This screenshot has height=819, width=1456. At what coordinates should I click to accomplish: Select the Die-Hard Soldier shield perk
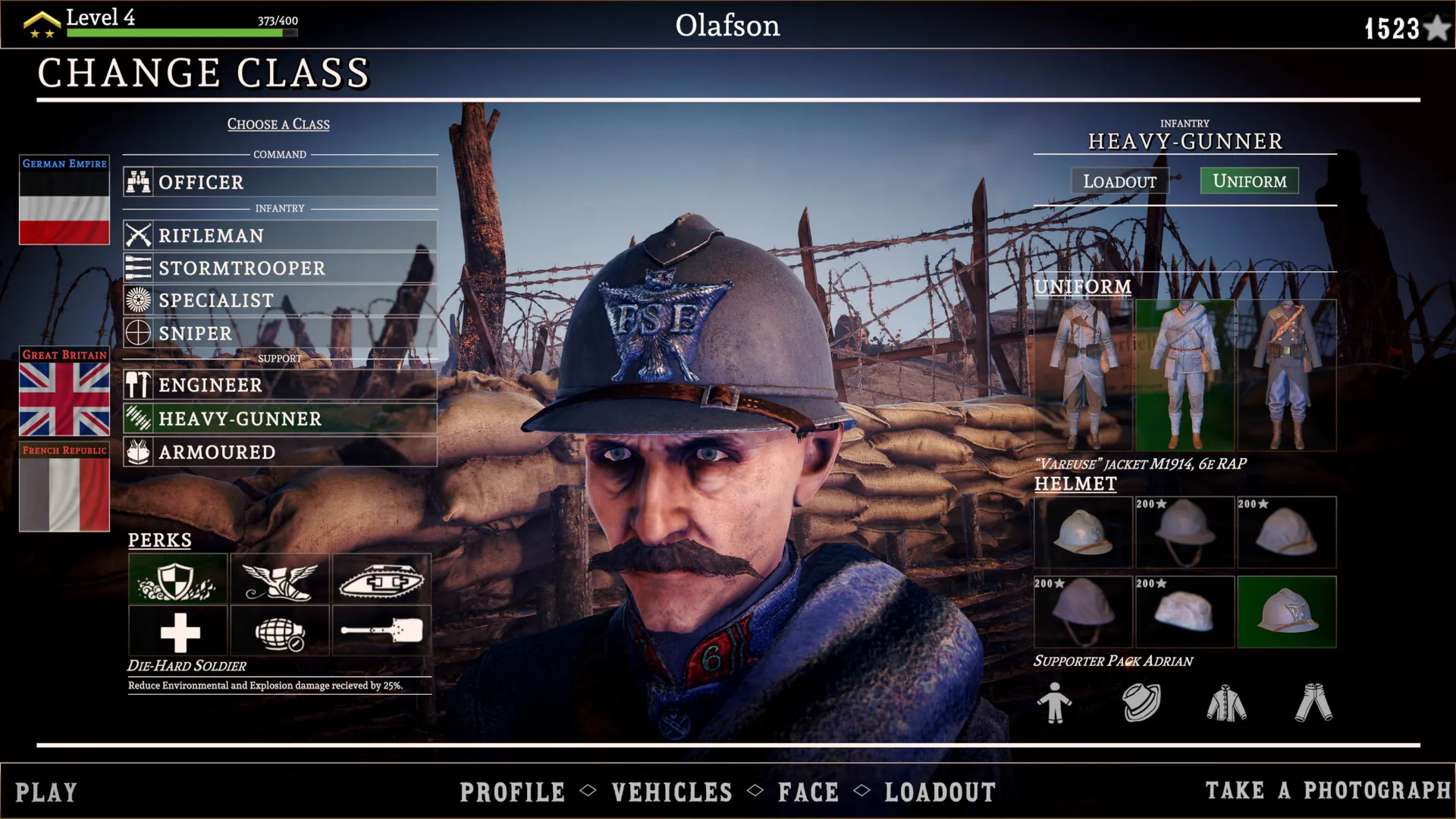coord(177,579)
